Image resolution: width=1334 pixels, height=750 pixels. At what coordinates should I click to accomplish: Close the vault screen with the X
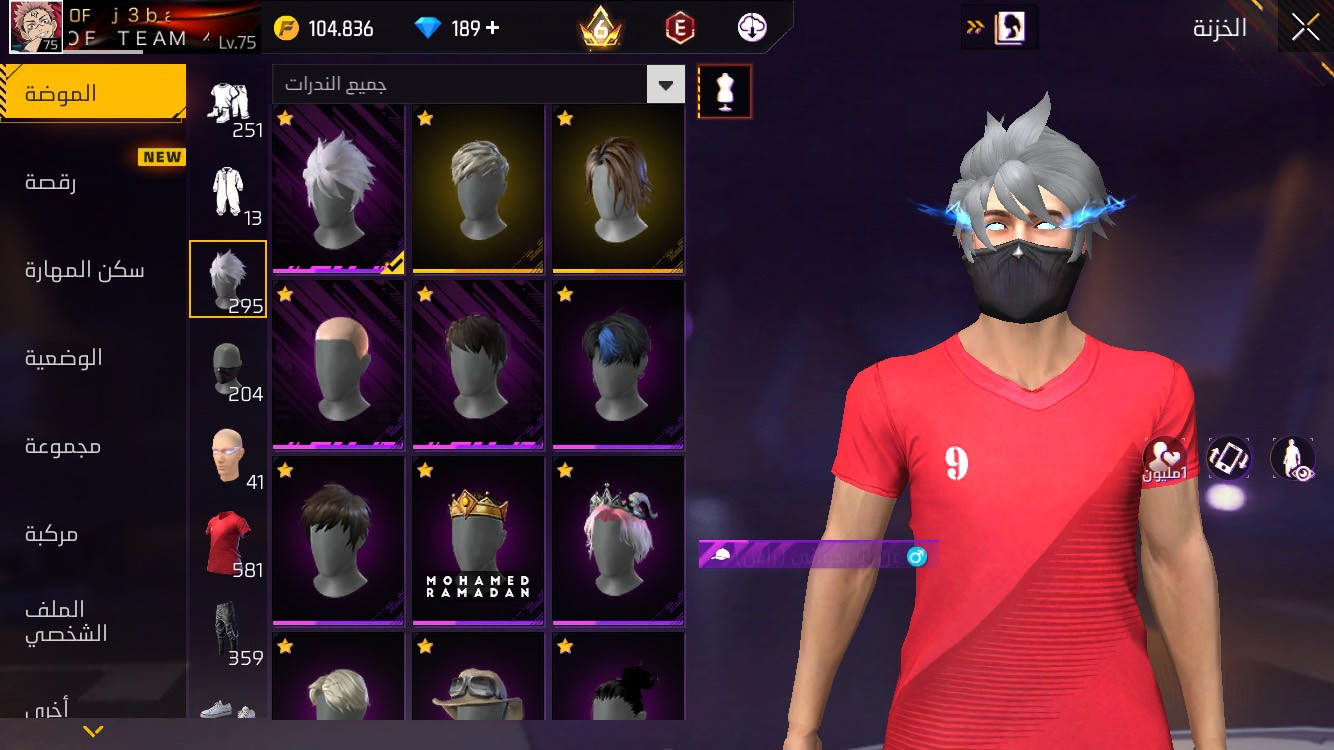pyautogui.click(x=1305, y=28)
